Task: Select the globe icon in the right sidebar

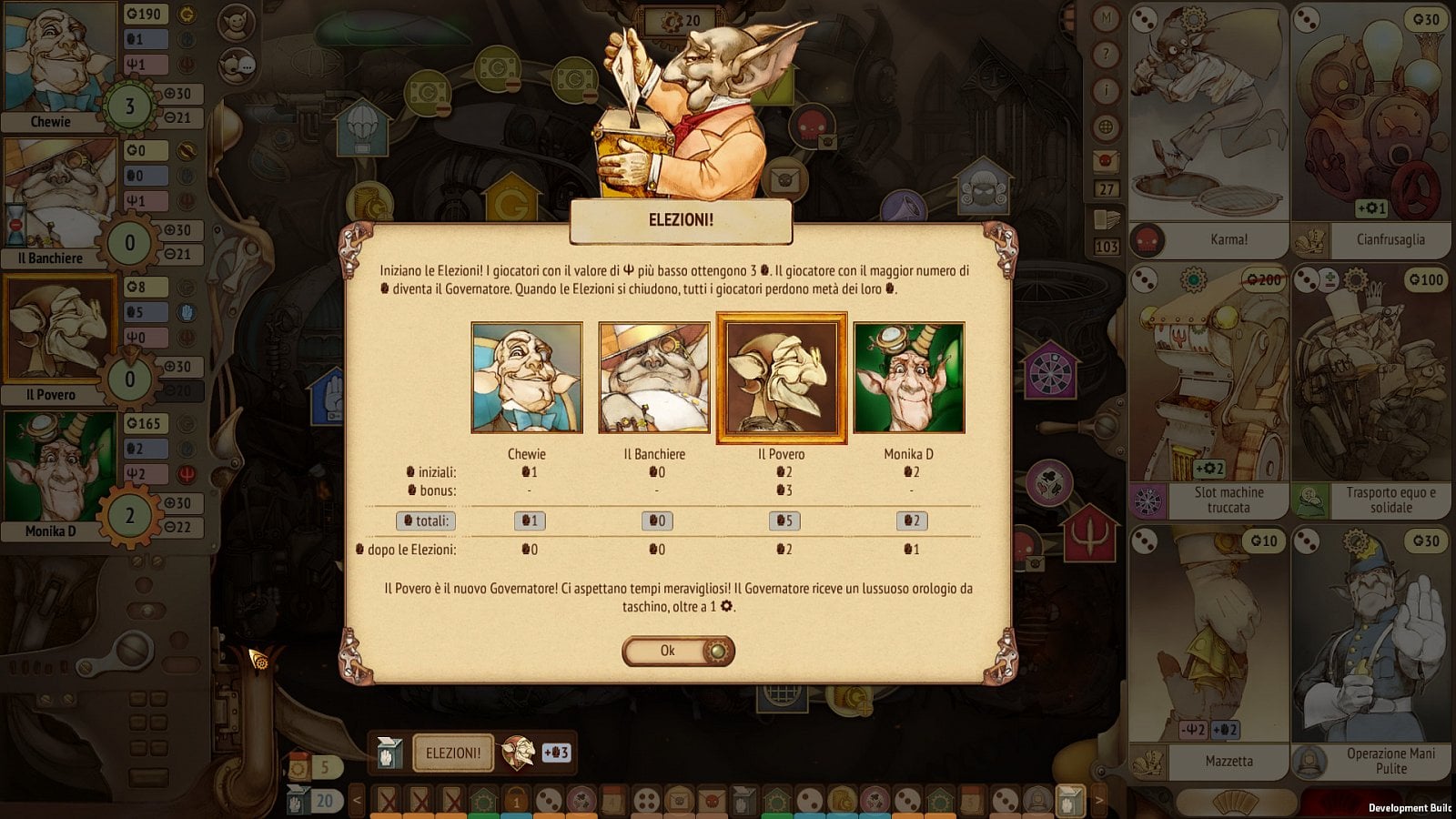Action: (x=1106, y=126)
